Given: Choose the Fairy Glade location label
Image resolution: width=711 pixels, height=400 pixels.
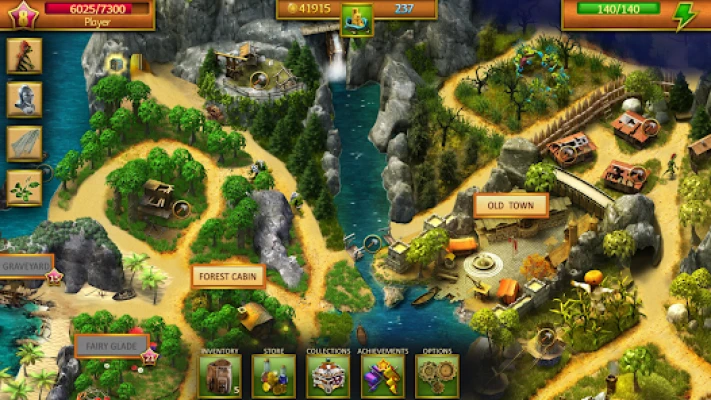Looking at the screenshot, I should coord(111,346).
